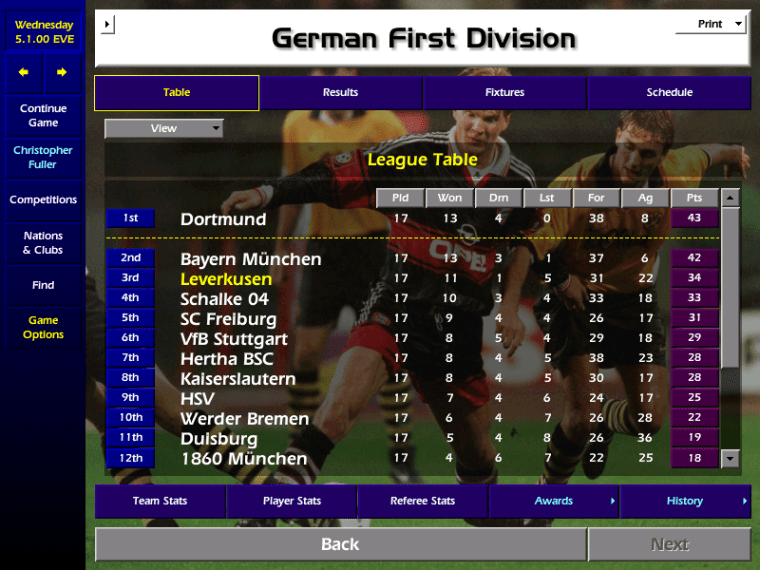This screenshot has height=570, width=760.
Task: Go to Nations & Clubs
Action: (x=43, y=243)
